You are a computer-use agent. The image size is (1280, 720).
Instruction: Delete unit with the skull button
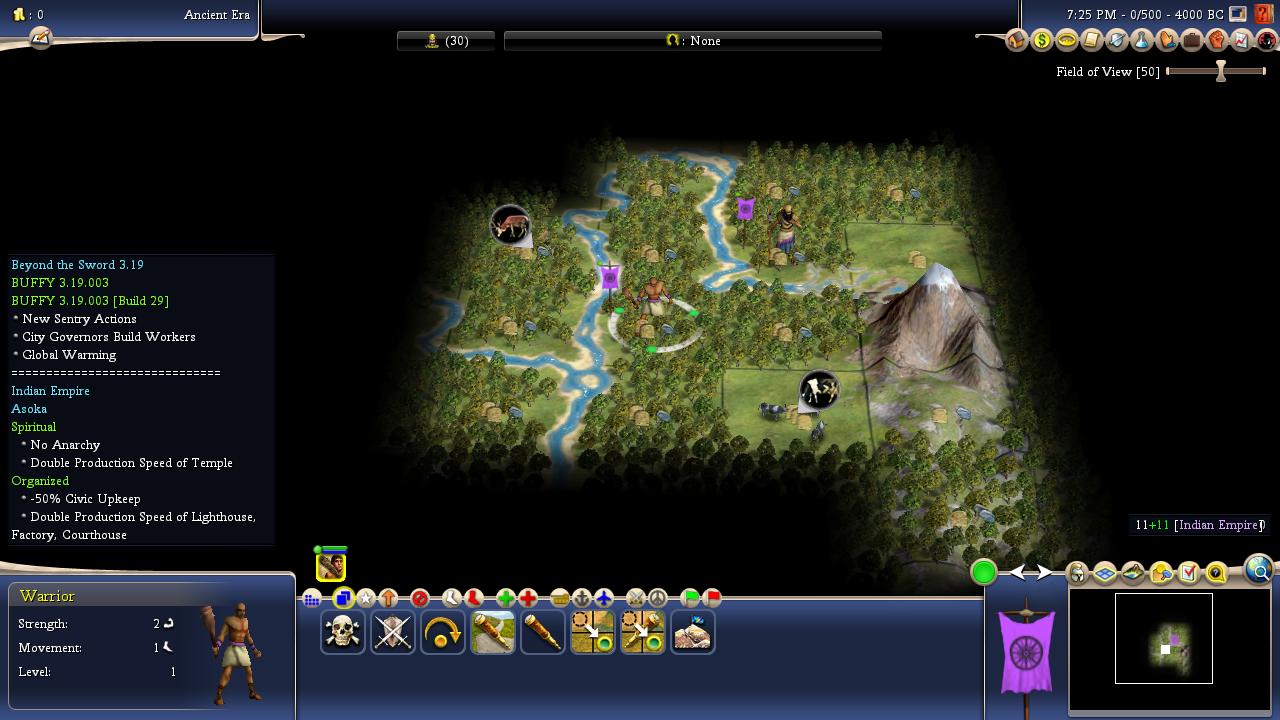(343, 632)
